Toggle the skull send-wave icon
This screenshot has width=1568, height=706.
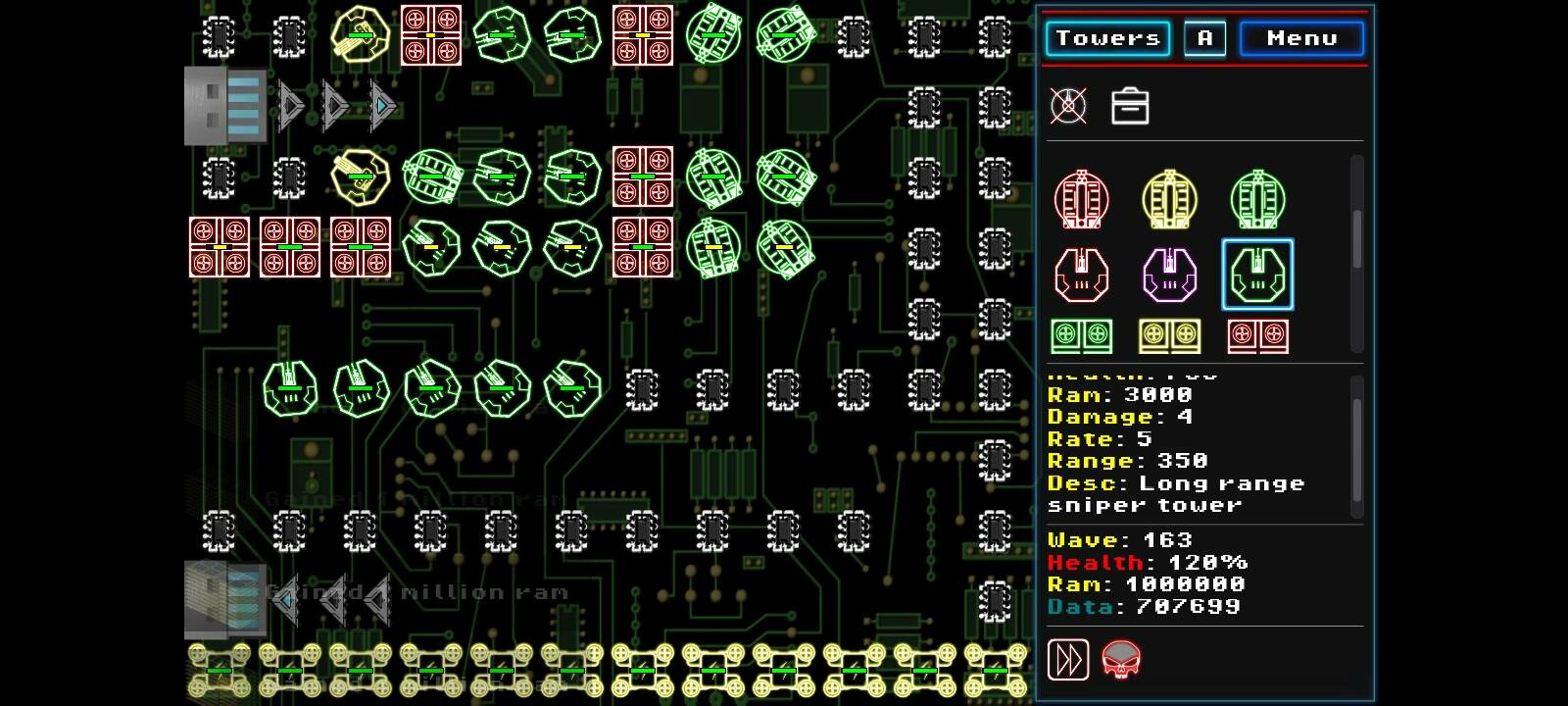click(1123, 660)
